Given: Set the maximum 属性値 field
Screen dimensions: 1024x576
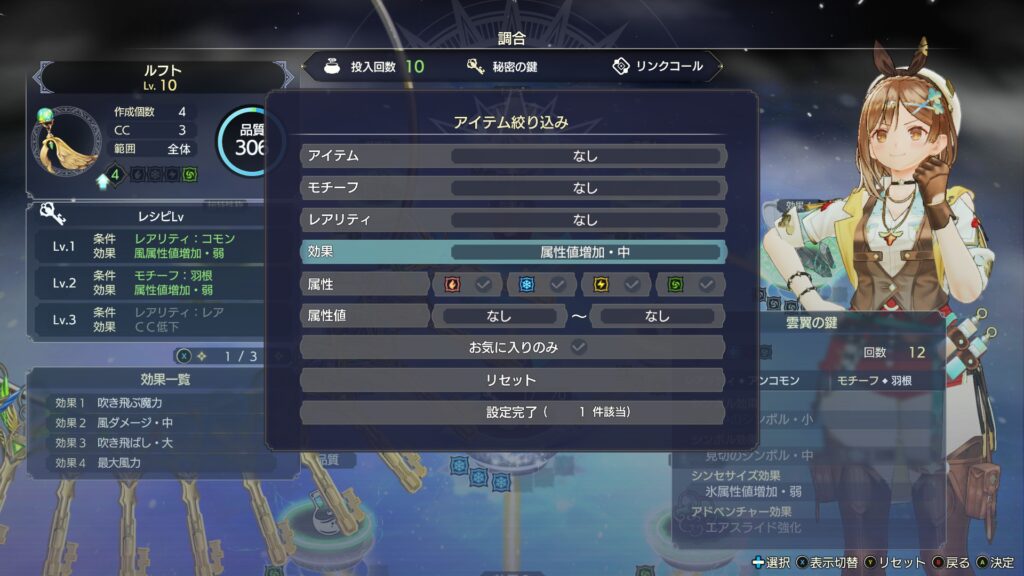Looking at the screenshot, I should pyautogui.click(x=657, y=316).
